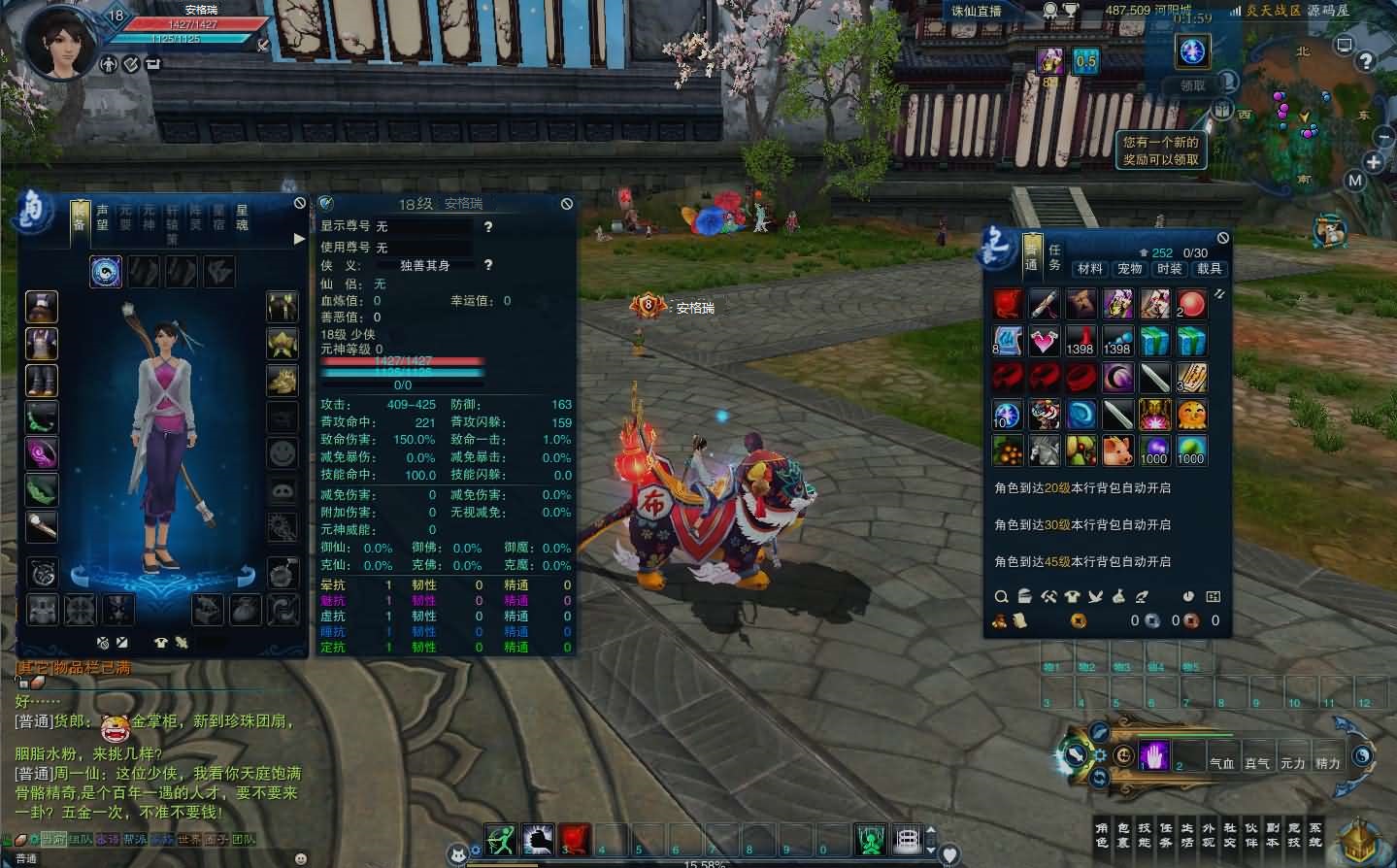Click the money pouch icon in the bag toolbar
This screenshot has height=868, width=1397.
tap(1118, 597)
